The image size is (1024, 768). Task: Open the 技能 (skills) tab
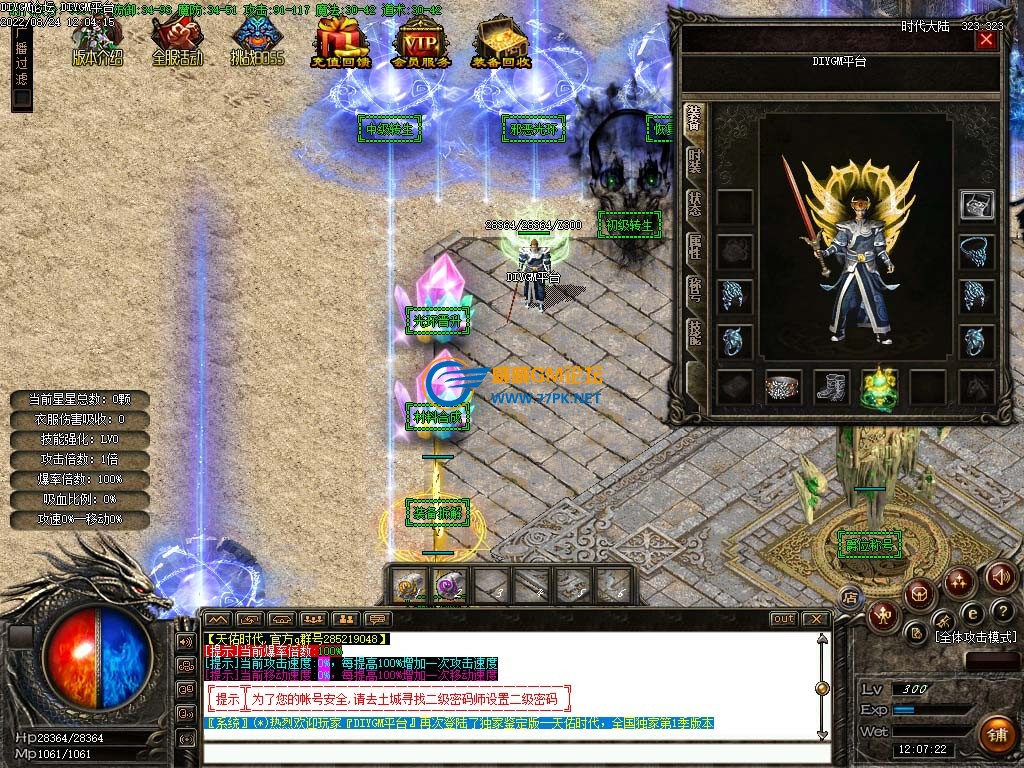coord(695,335)
